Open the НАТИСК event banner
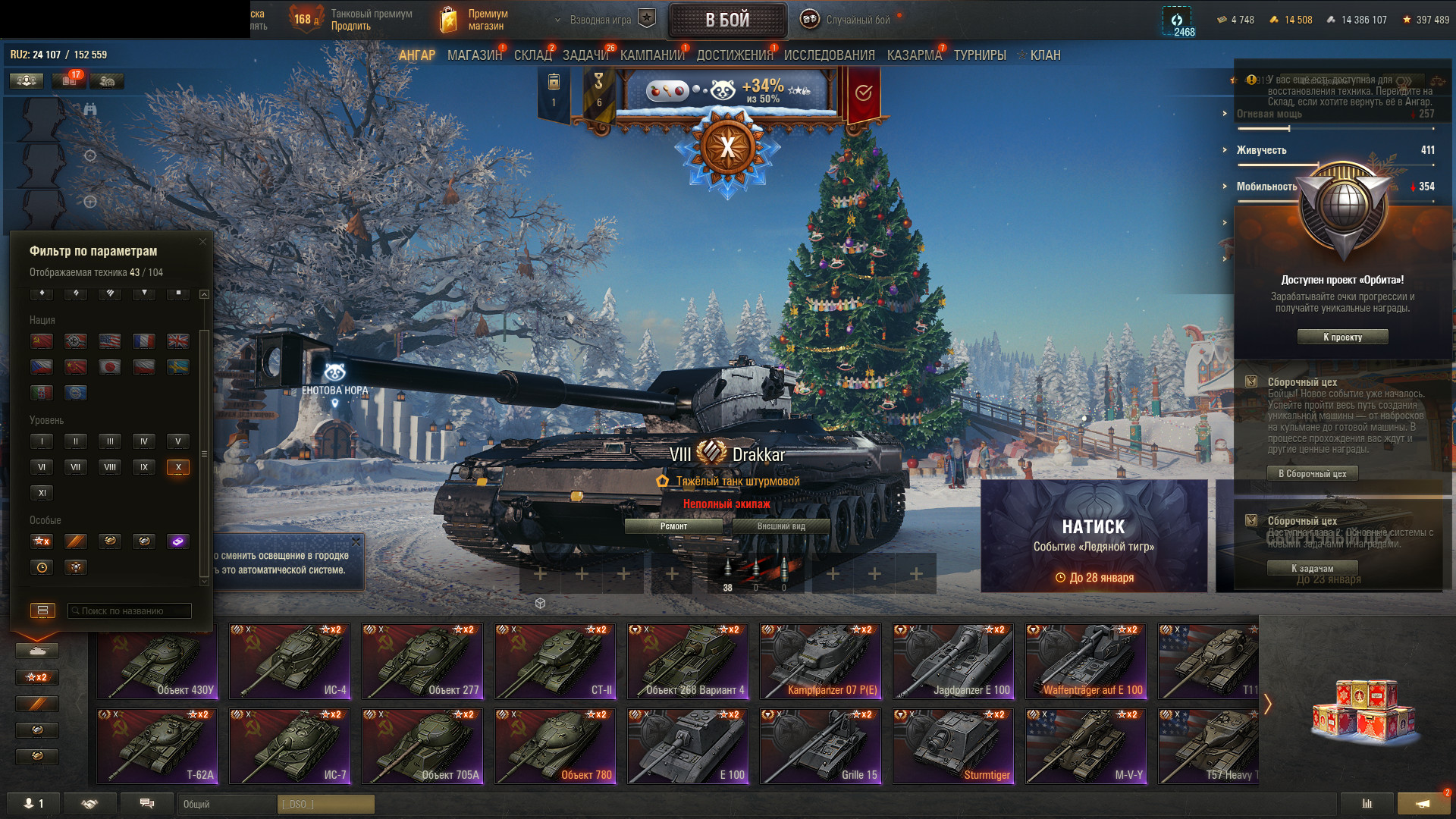The width and height of the screenshot is (1456, 819). (1094, 536)
